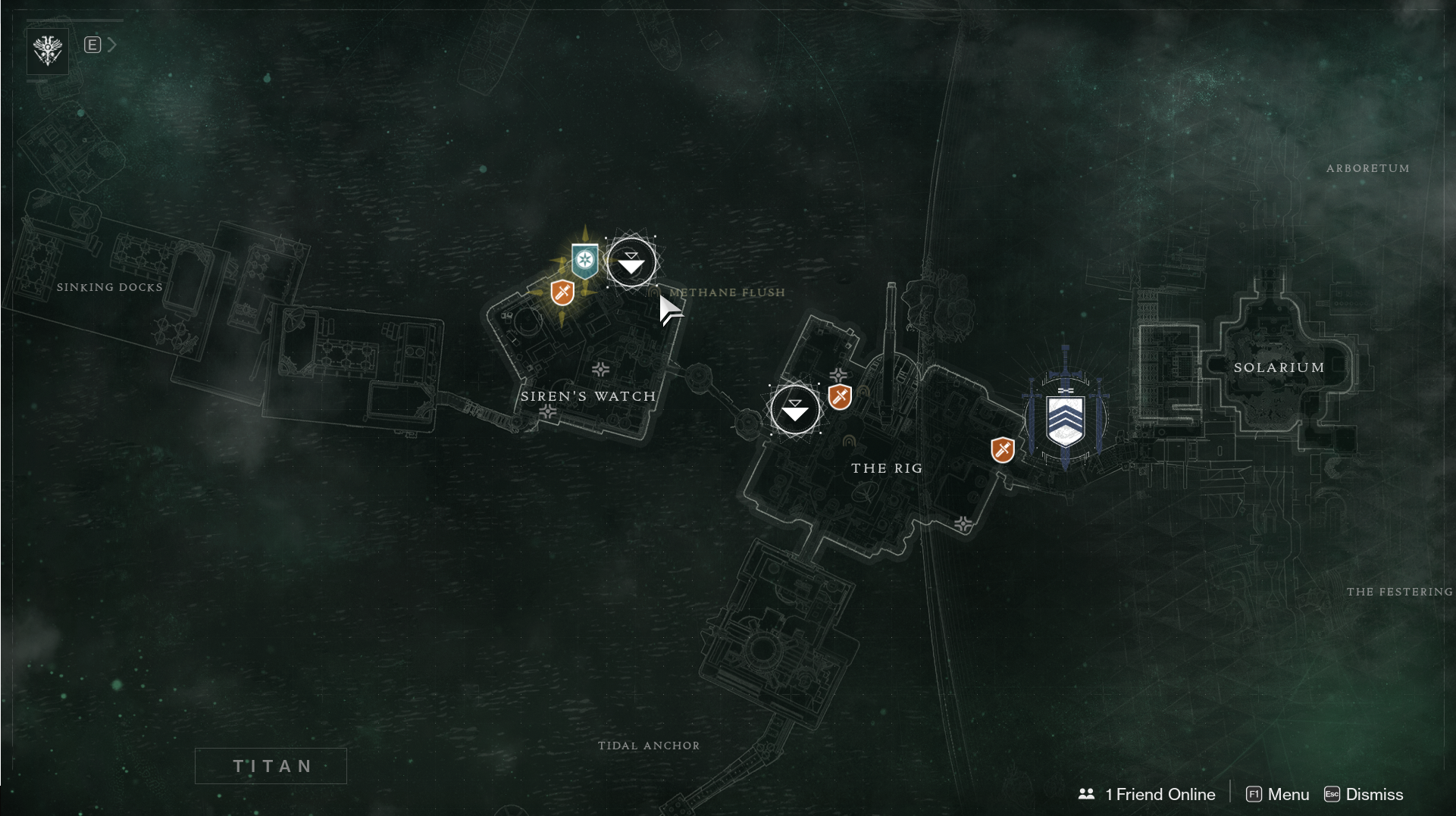Select The Rig landing zone marker

pyautogui.click(x=794, y=410)
